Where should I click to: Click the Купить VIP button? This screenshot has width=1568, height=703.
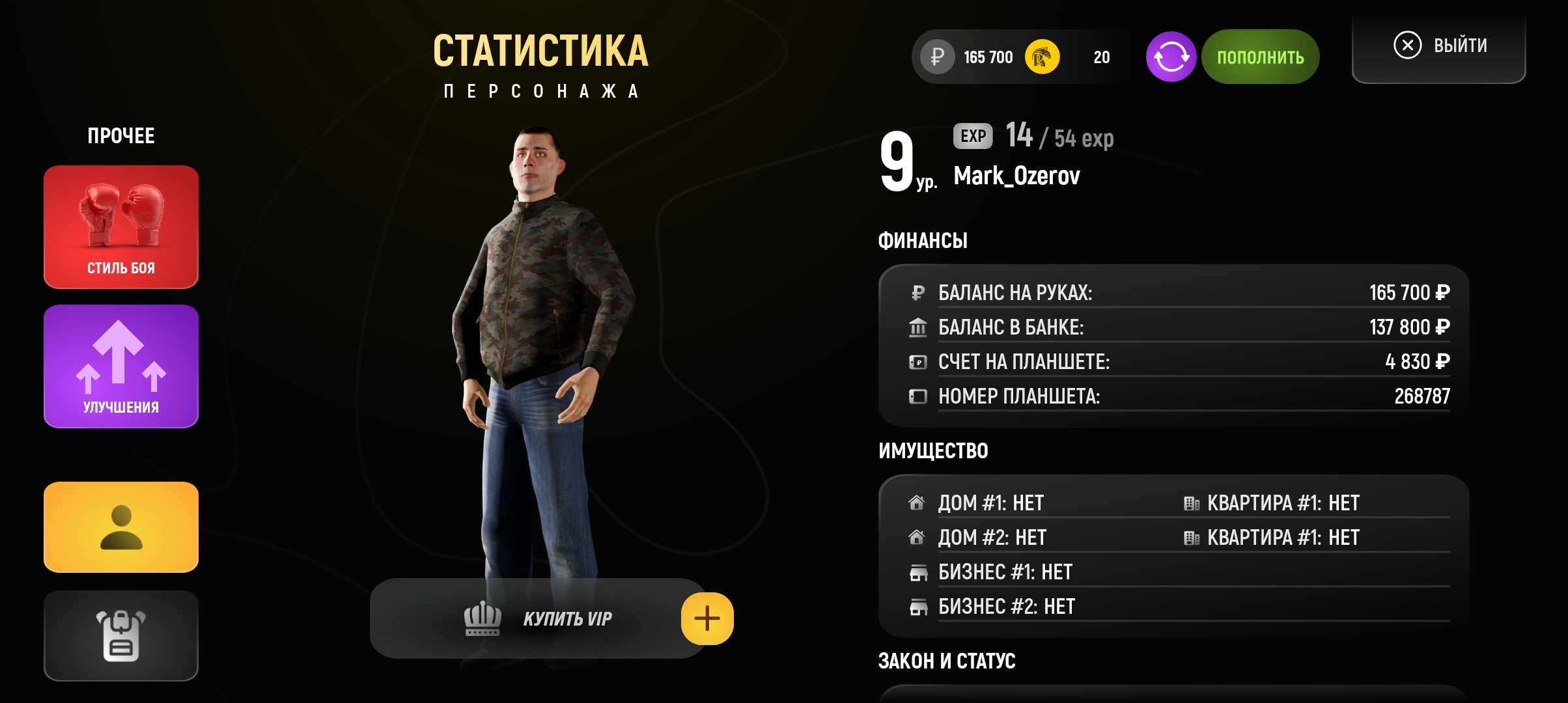point(538,618)
